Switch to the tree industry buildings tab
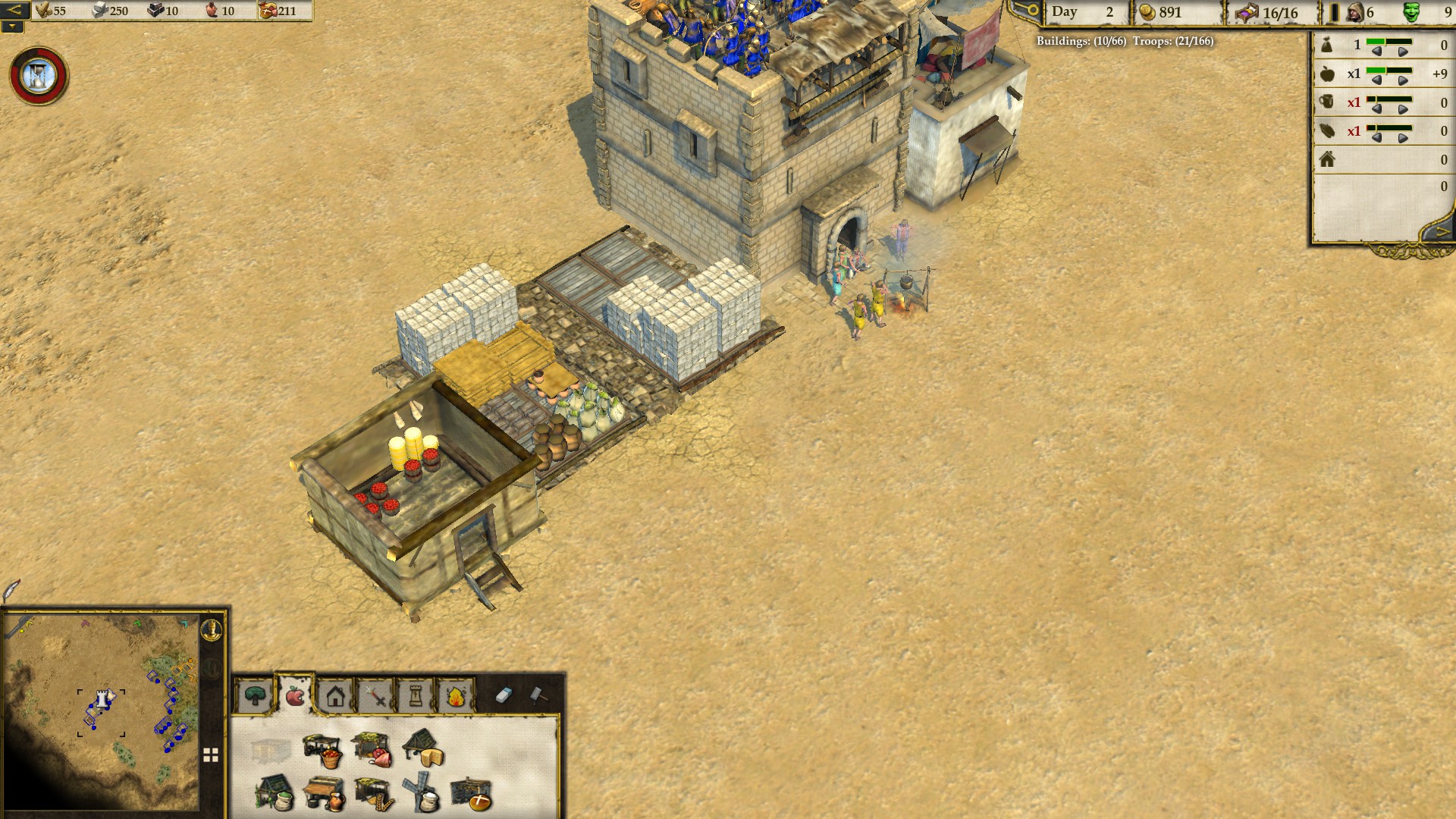This screenshot has width=1456, height=819. (256, 695)
